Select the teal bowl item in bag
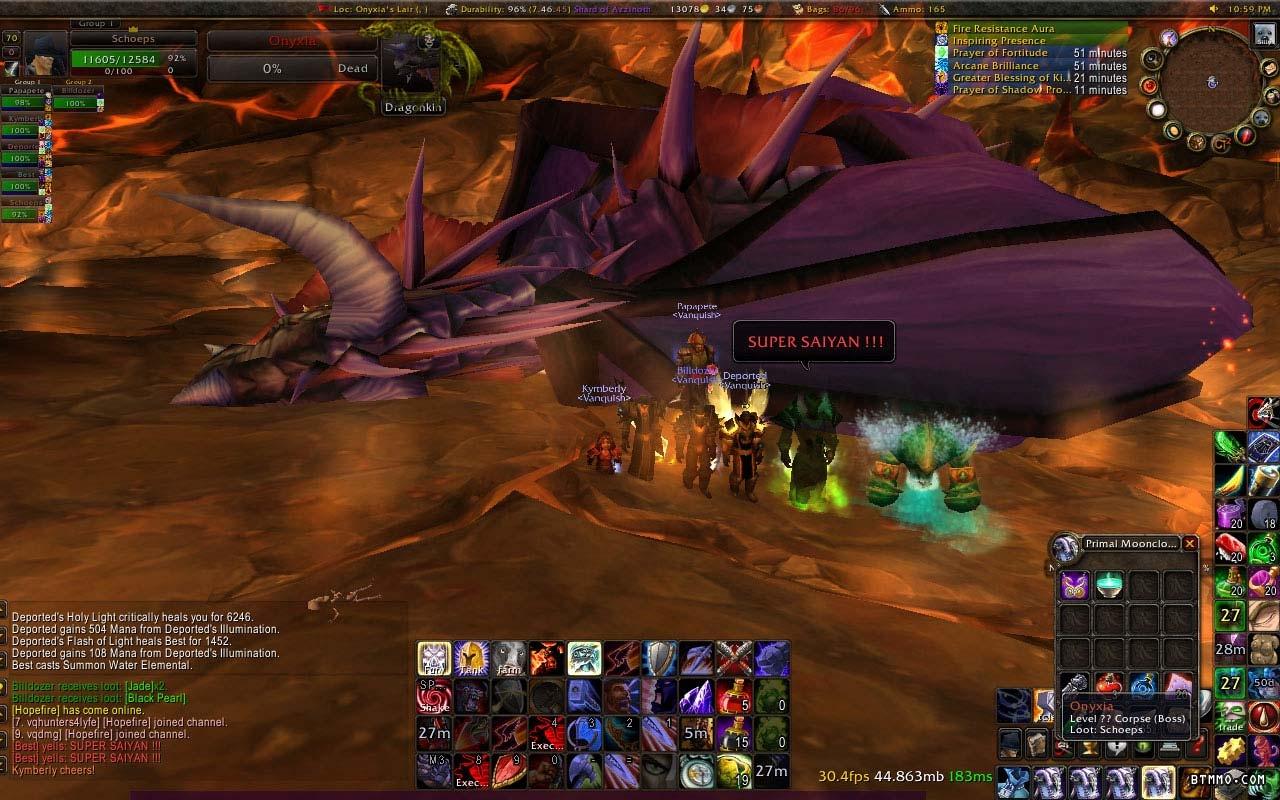The image size is (1280, 800). (1109, 586)
